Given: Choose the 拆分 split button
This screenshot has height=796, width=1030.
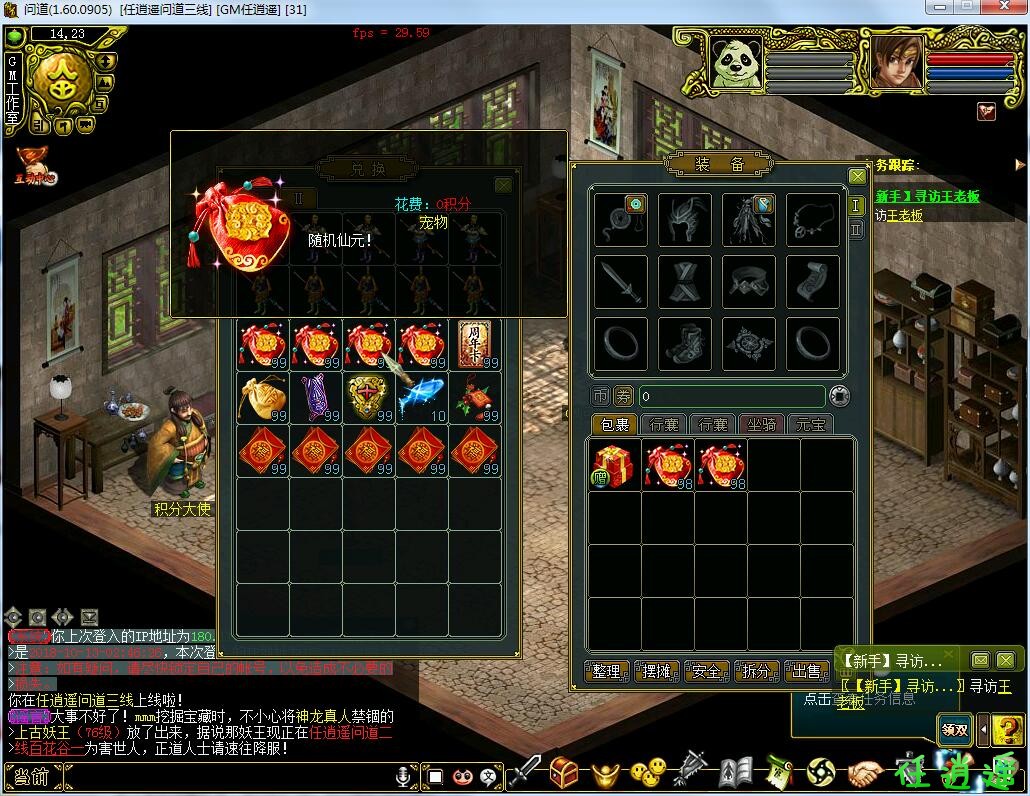Looking at the screenshot, I should pyautogui.click(x=756, y=671).
